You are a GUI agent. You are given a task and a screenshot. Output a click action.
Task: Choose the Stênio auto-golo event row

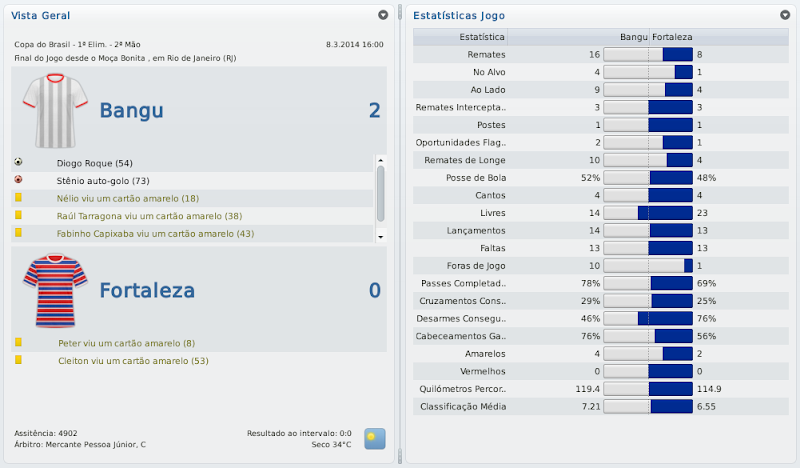[x=103, y=180]
